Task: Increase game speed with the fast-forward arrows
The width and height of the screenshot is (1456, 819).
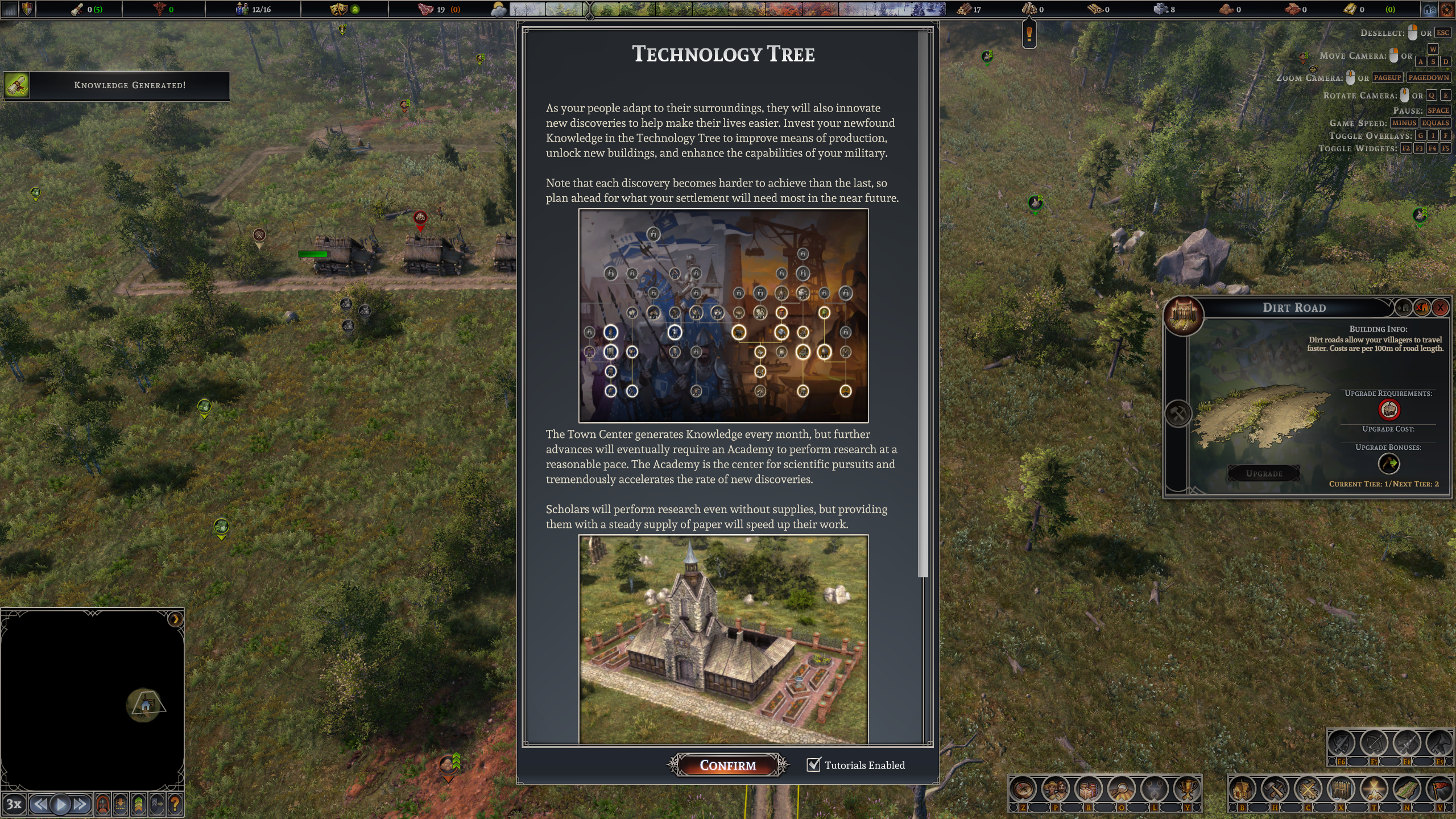Action: click(81, 804)
